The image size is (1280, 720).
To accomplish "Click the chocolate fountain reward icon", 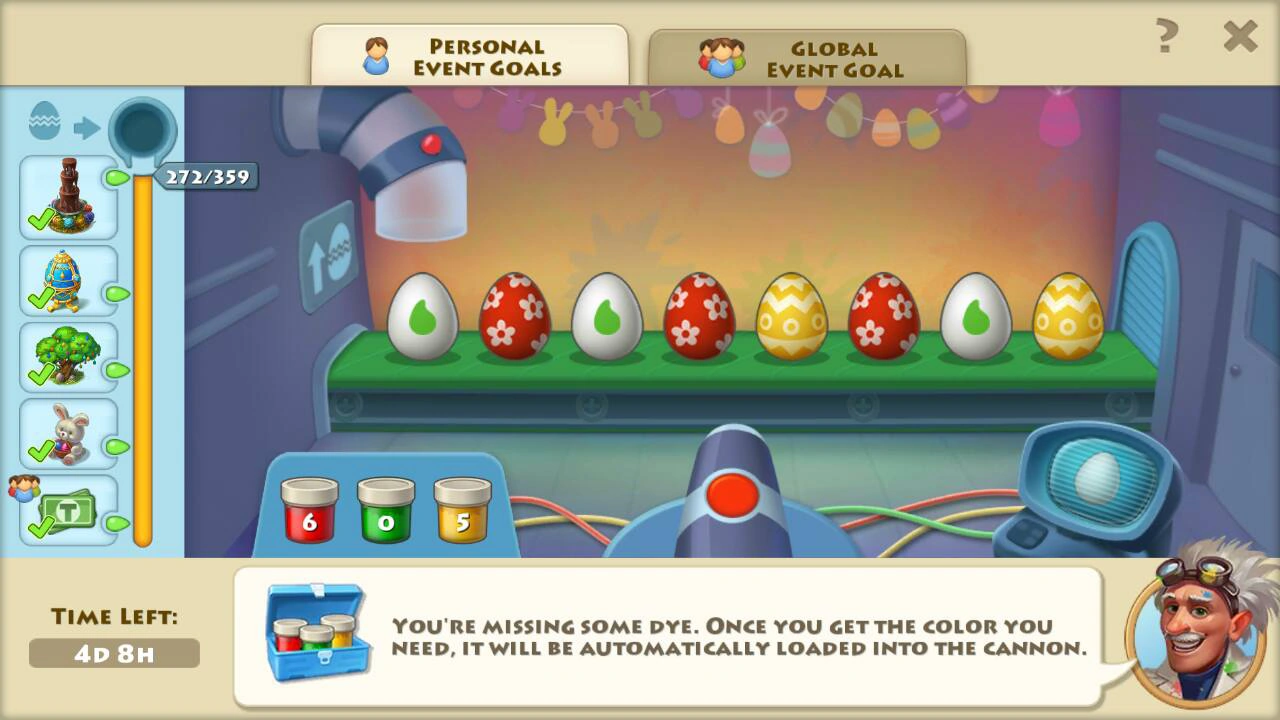I will click(x=66, y=194).
